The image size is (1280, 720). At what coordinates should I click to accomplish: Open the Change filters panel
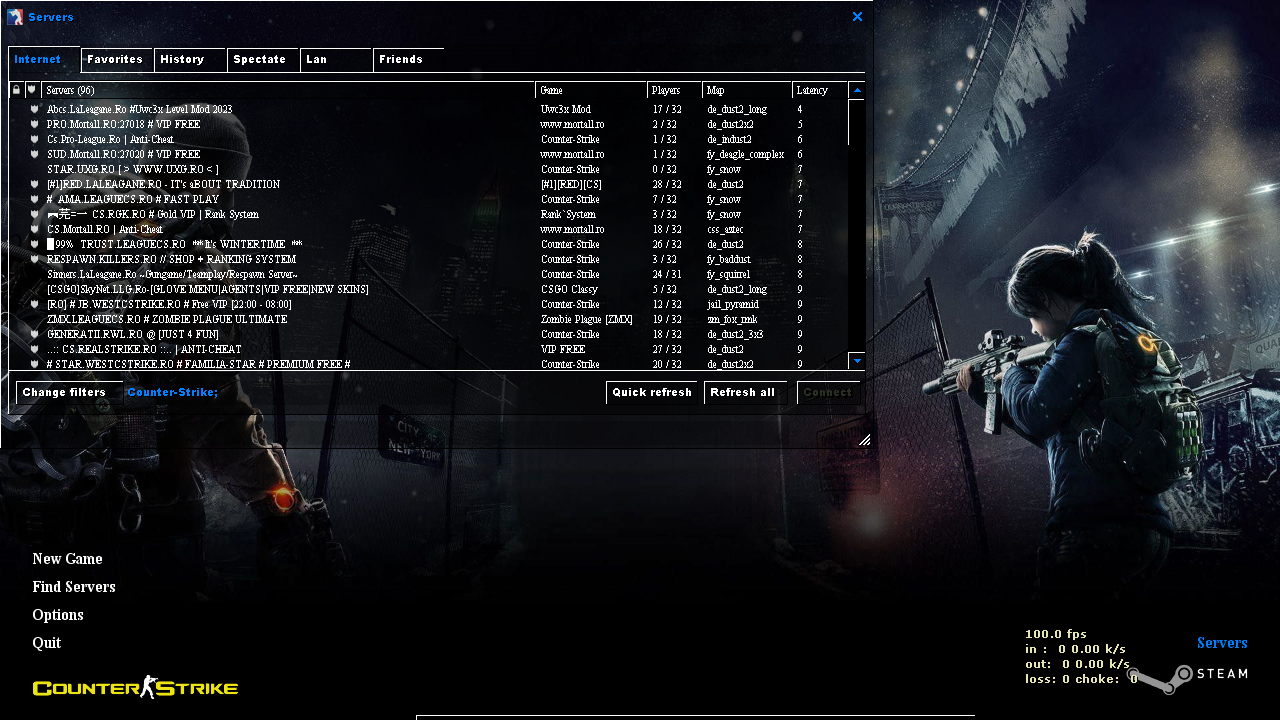[x=64, y=392]
